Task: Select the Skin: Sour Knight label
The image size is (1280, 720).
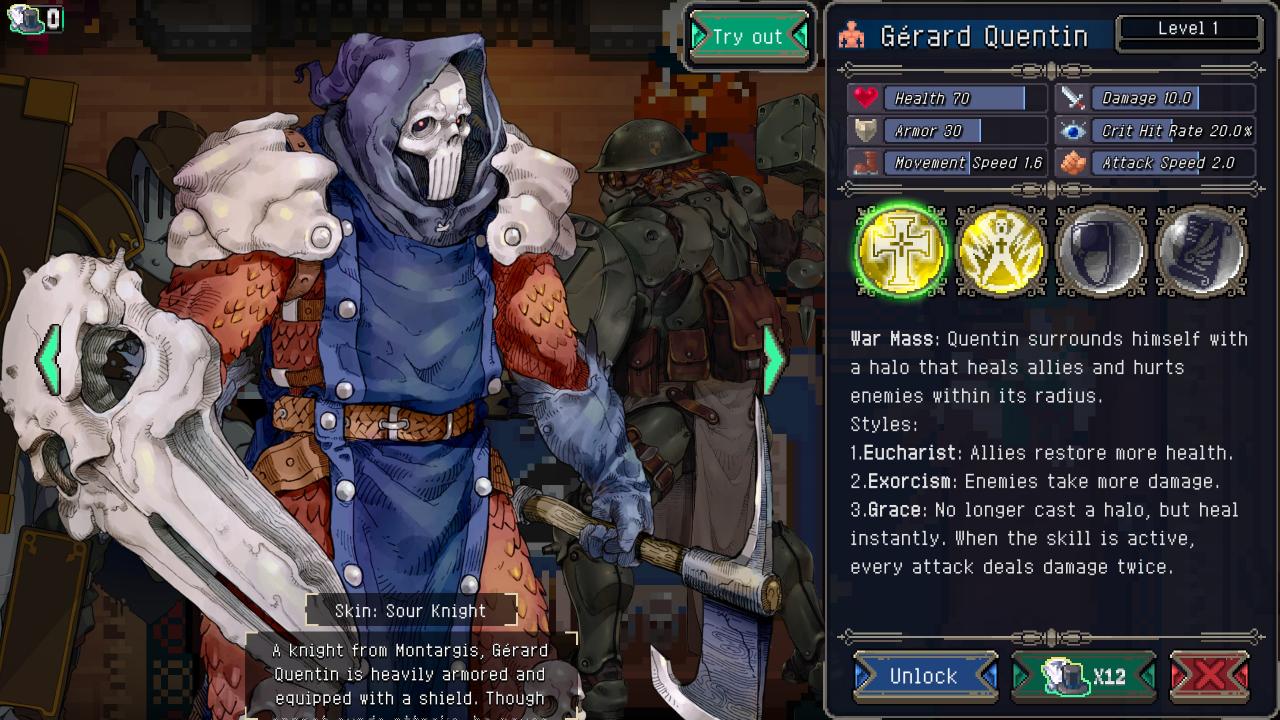Action: pos(411,611)
